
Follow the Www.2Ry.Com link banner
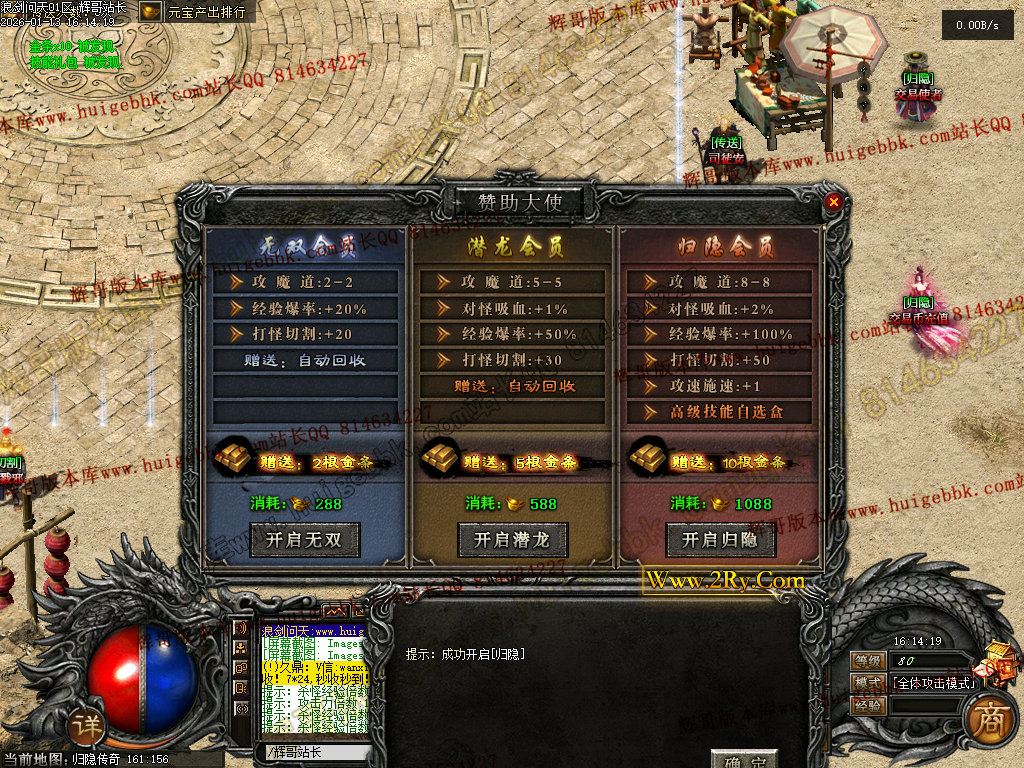(724, 581)
